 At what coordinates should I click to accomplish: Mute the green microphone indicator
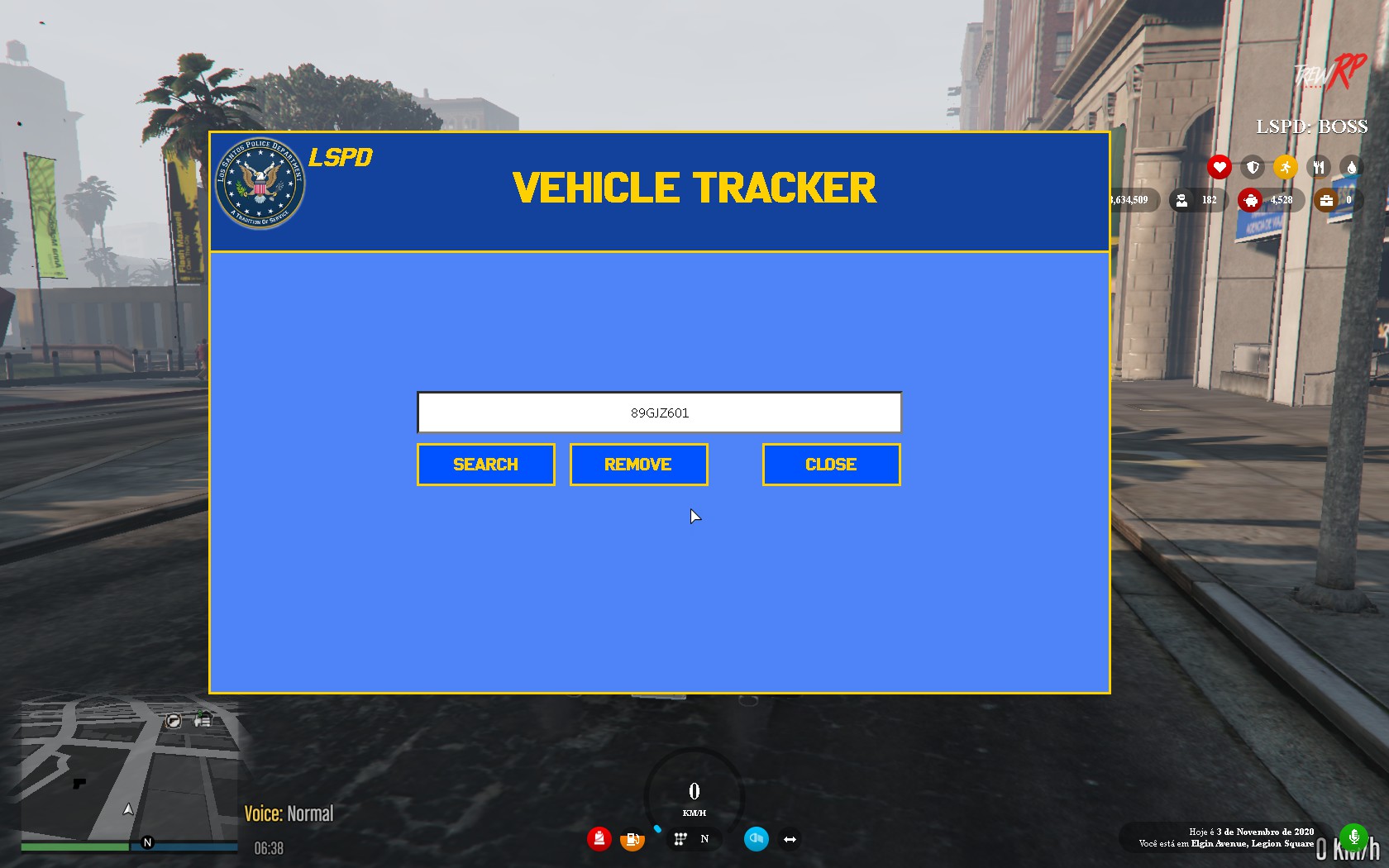point(1354,837)
